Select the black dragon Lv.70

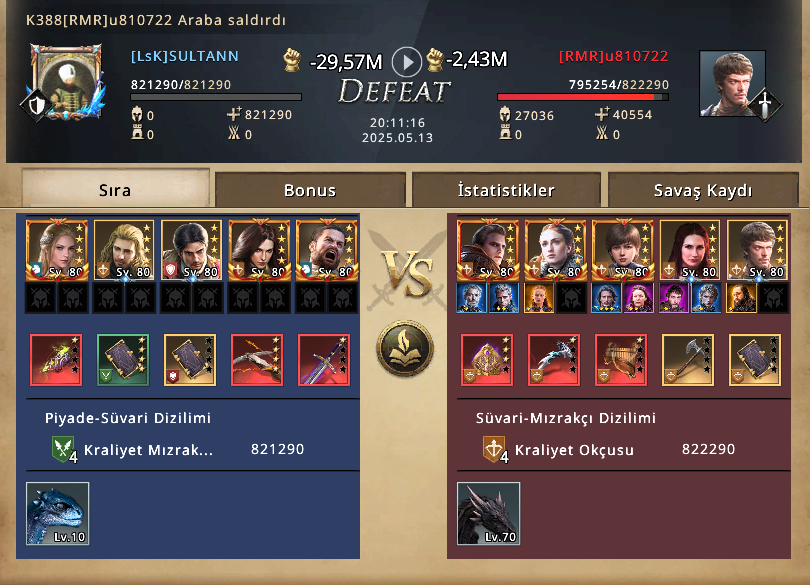click(x=489, y=514)
